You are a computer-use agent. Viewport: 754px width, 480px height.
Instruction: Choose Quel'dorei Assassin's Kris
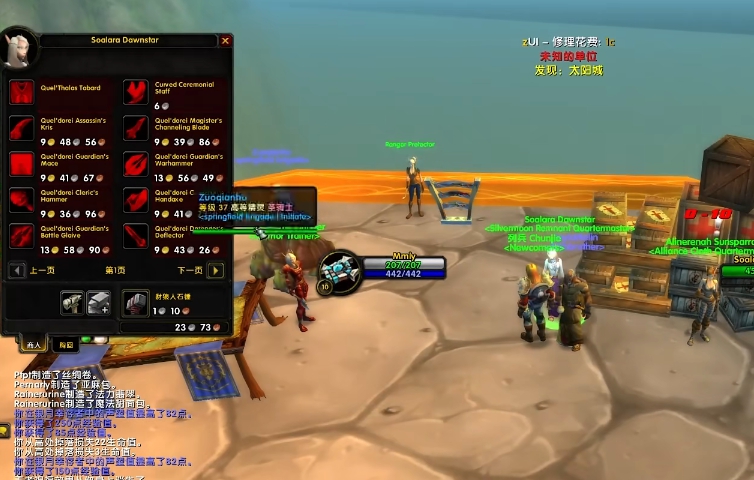click(22, 129)
